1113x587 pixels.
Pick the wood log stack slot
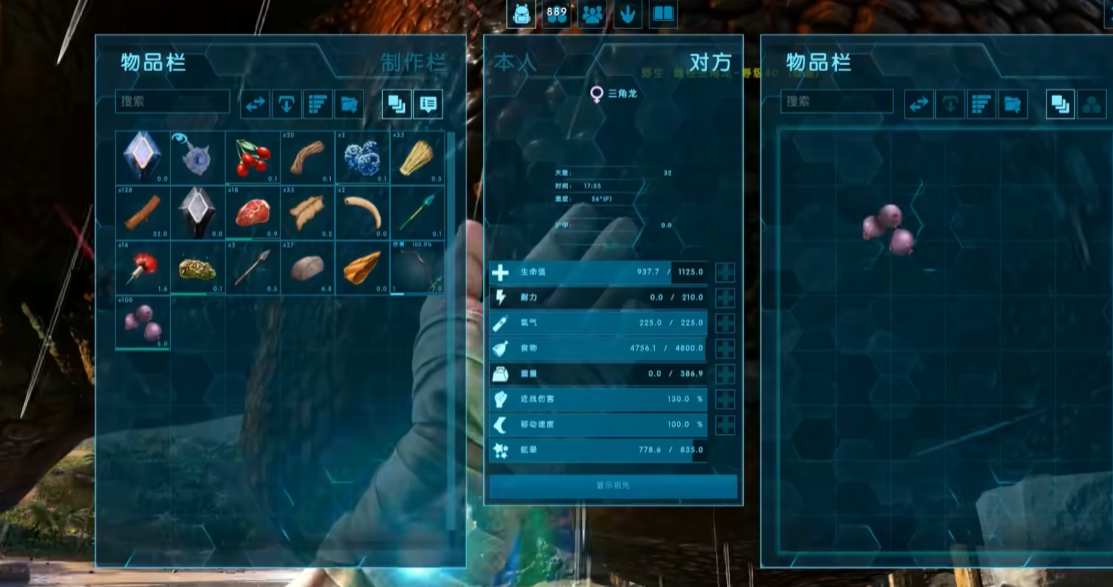(x=142, y=212)
